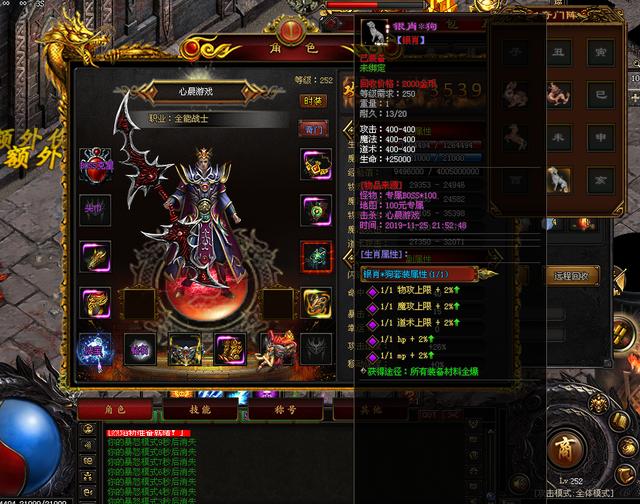
Task: Click the golden swirl equipment slot
Action: [x=316, y=300]
